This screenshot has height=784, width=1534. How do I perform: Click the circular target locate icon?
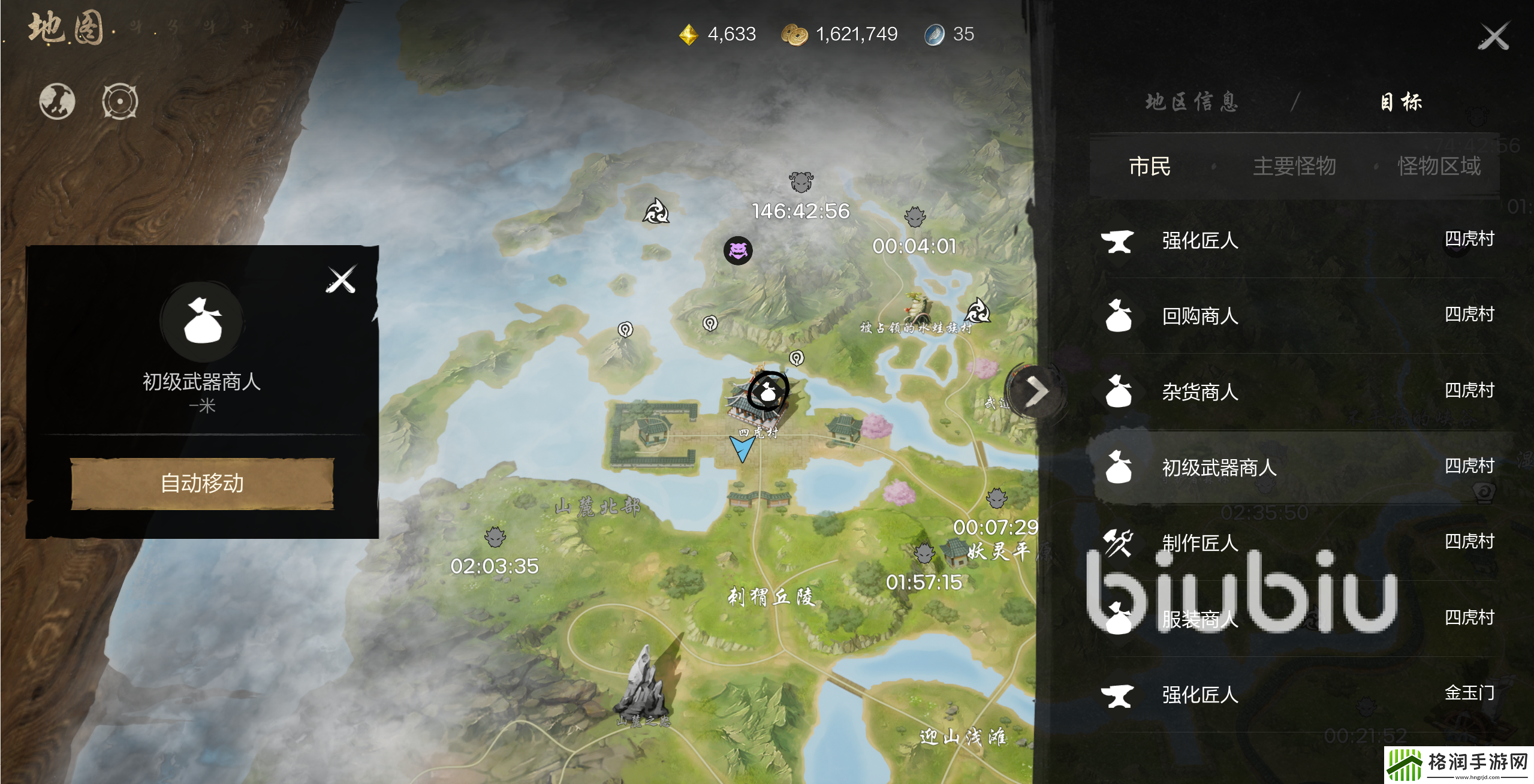[x=120, y=101]
